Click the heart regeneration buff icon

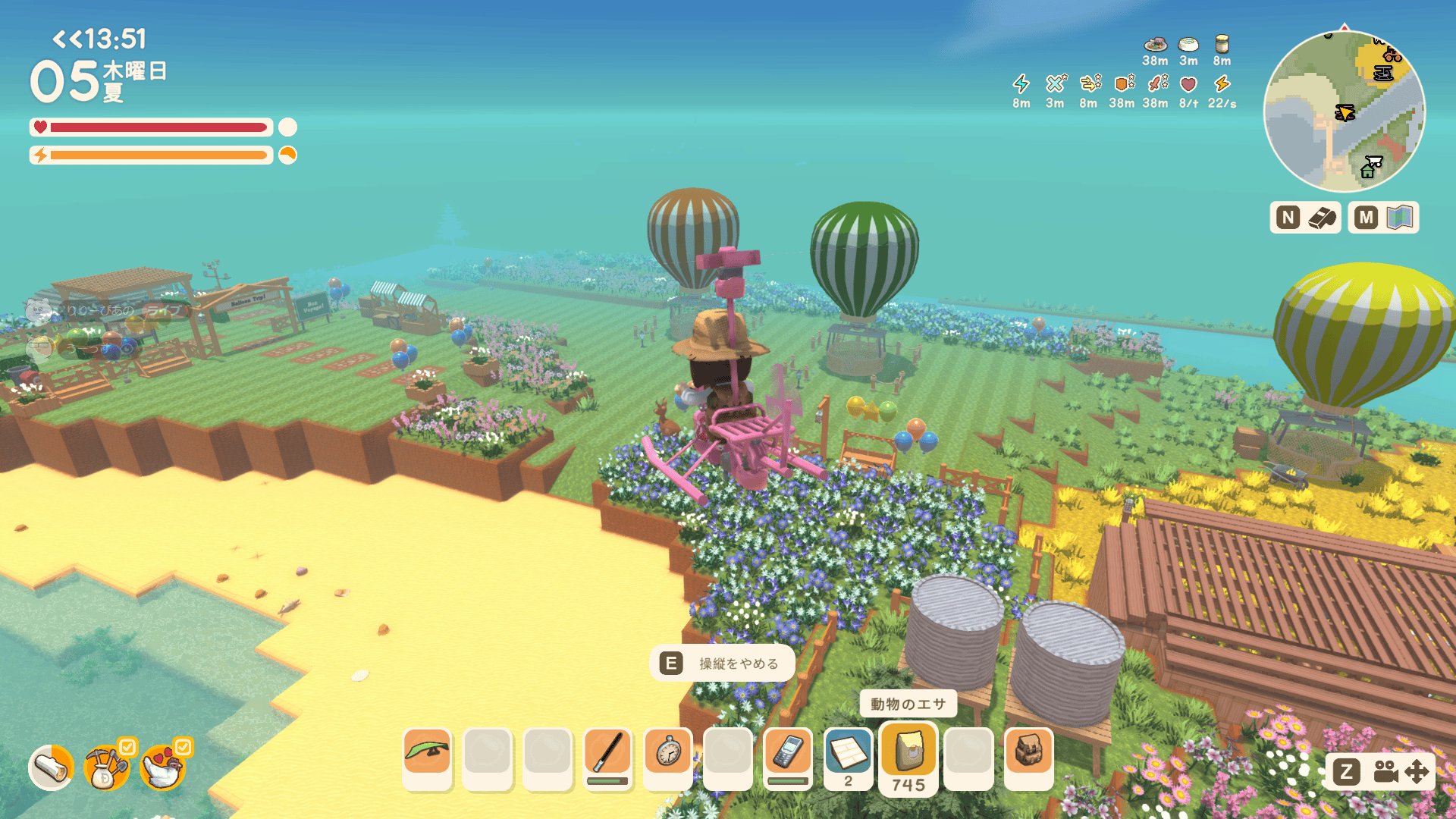coord(1188,84)
